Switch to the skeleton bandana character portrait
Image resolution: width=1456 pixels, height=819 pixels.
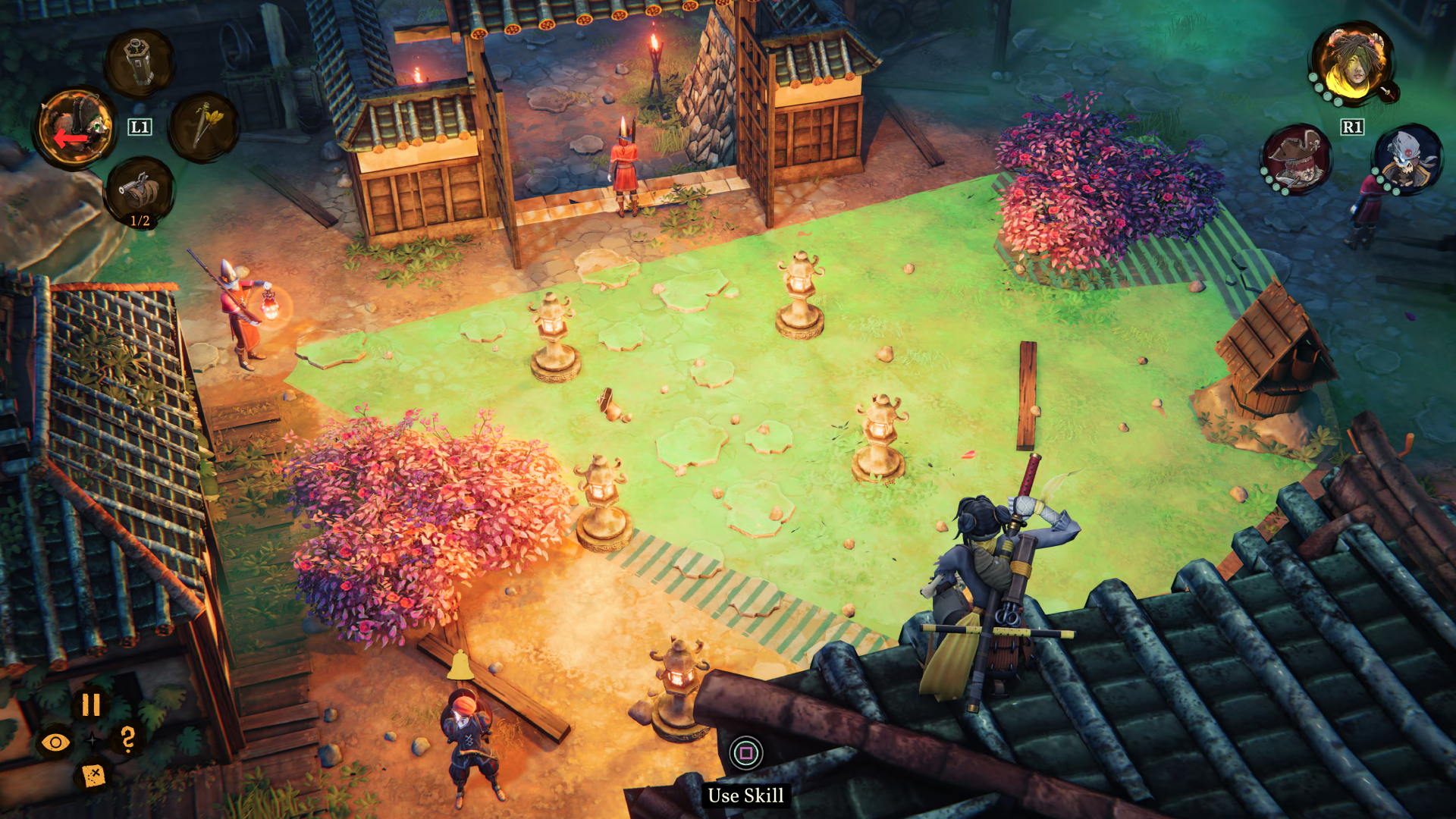pyautogui.click(x=1407, y=159)
